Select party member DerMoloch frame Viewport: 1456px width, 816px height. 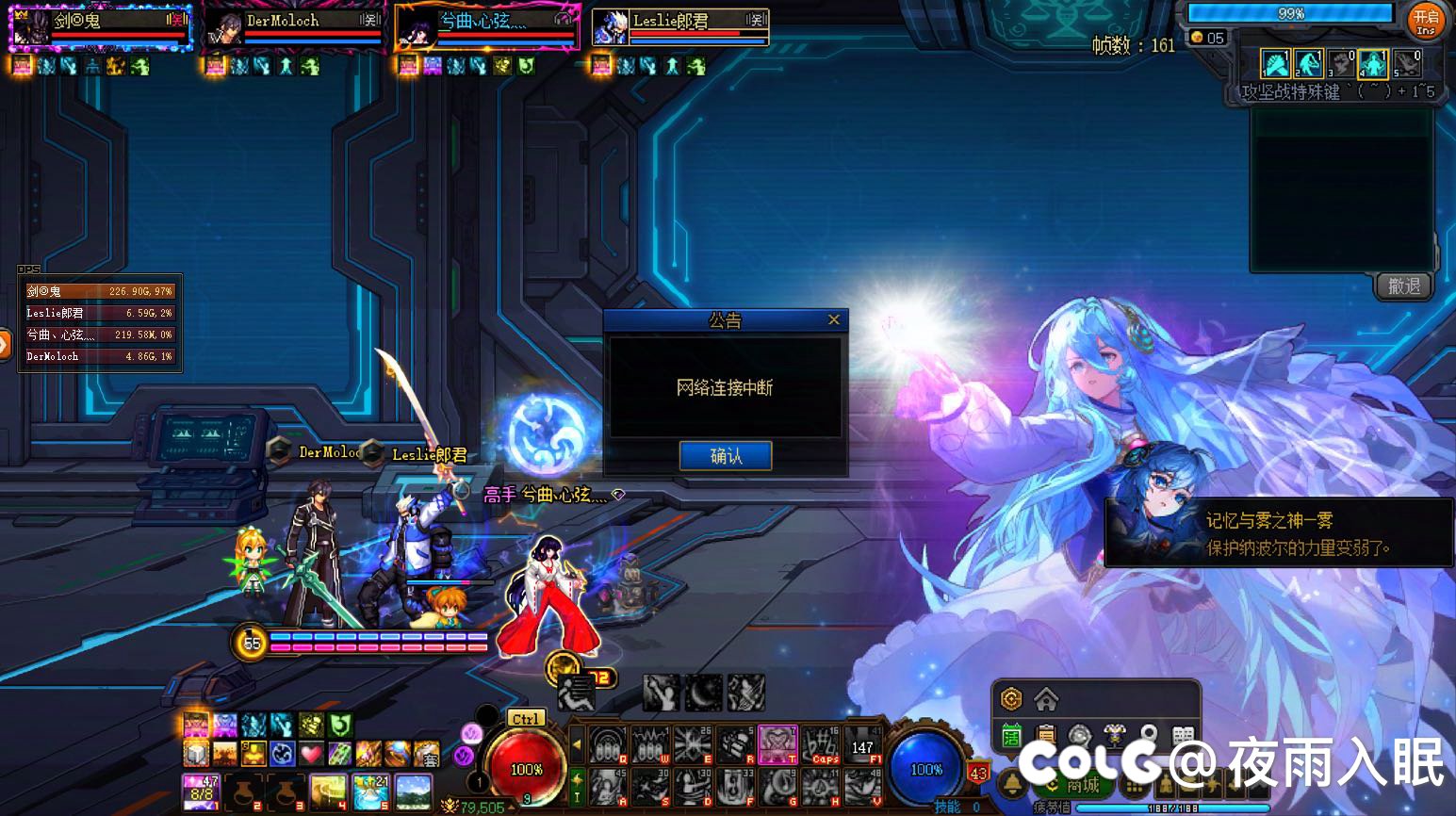point(294,26)
